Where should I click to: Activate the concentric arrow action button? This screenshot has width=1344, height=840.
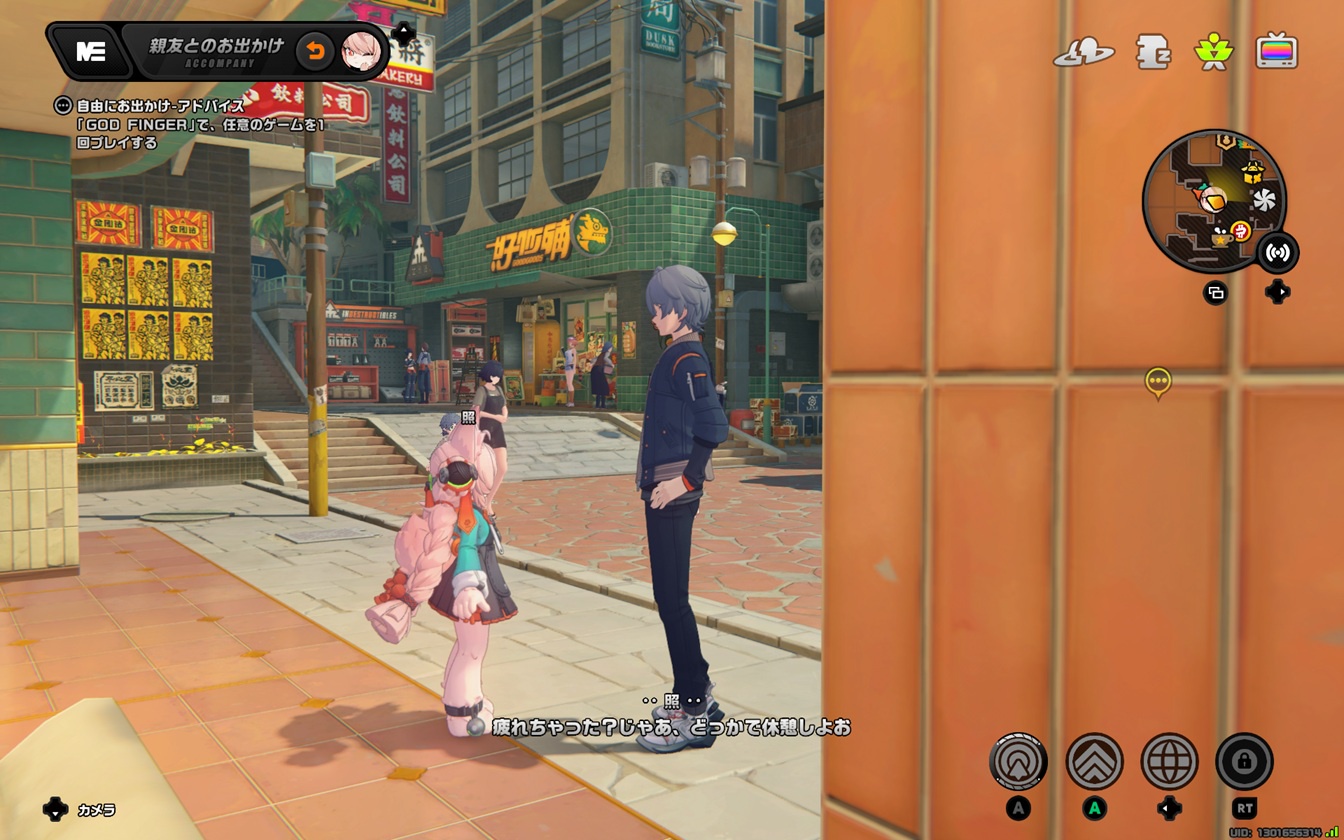(1018, 762)
